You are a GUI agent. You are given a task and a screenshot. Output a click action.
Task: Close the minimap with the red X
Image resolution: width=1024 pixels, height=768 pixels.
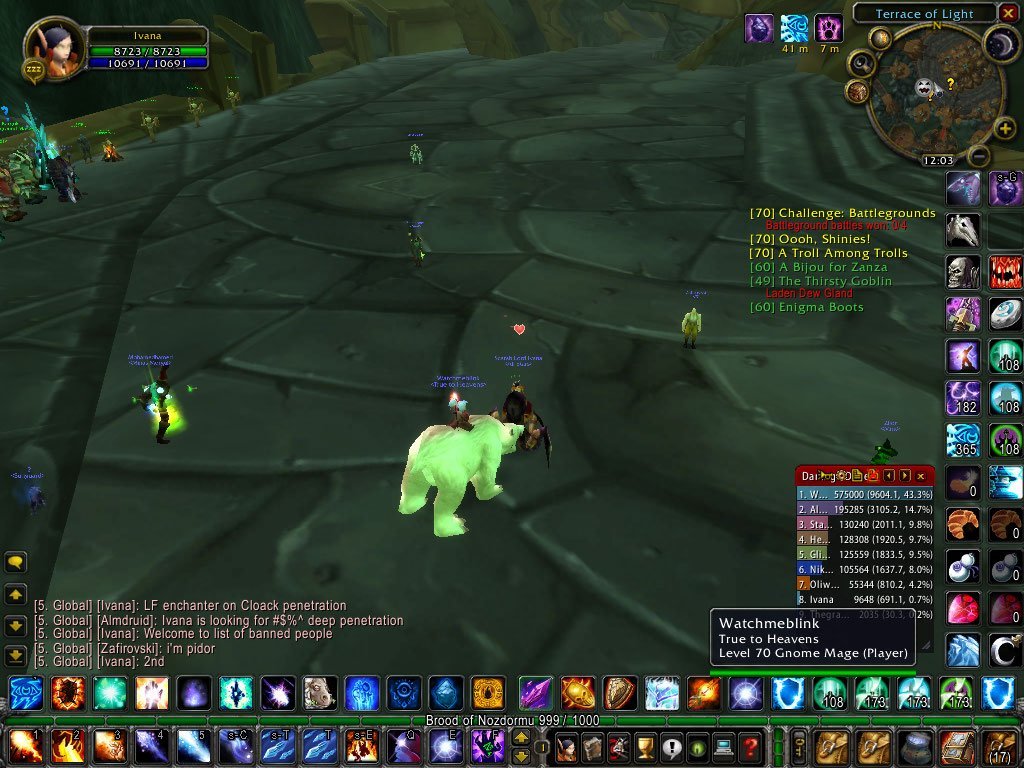click(1009, 13)
